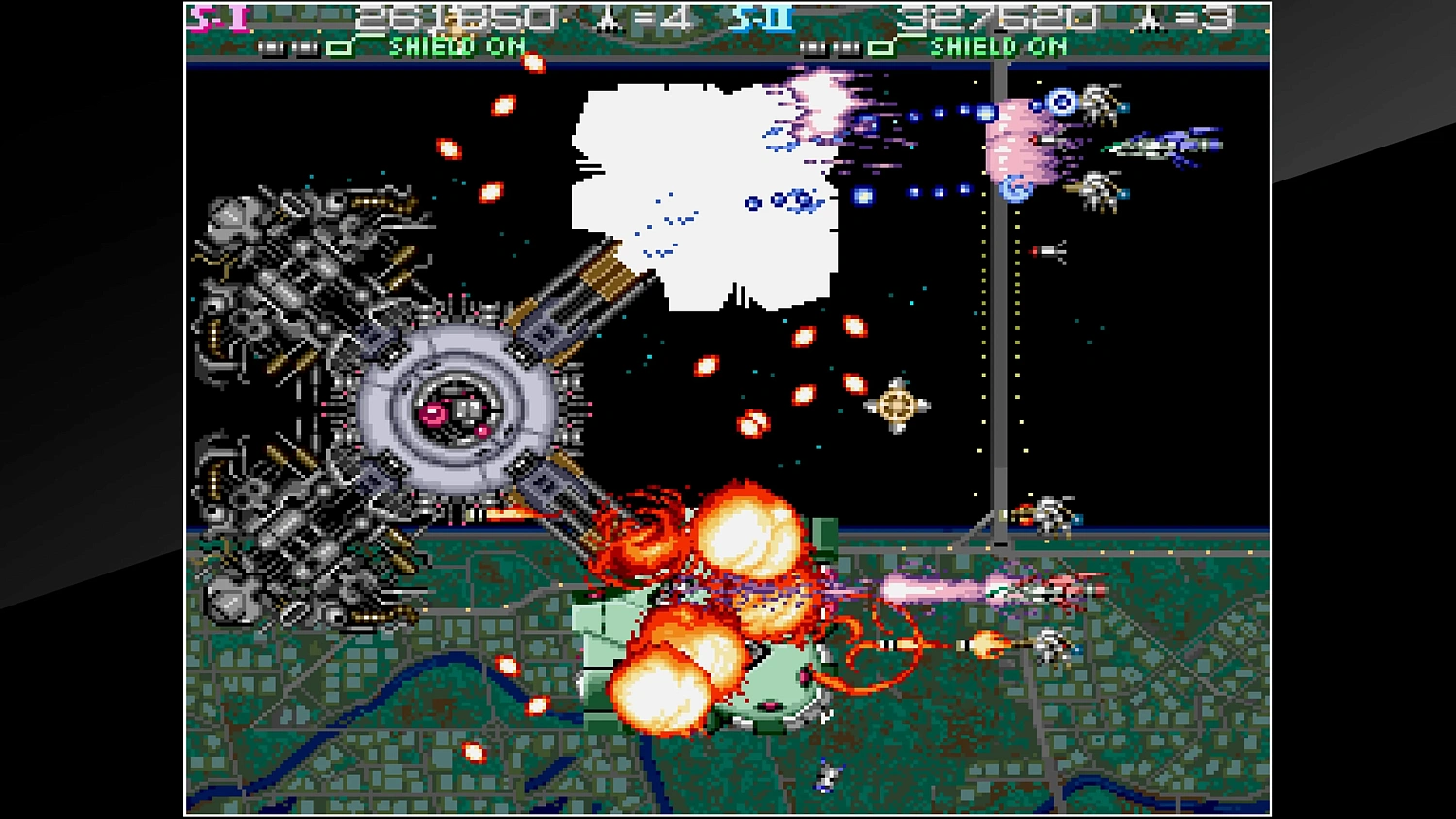Image resolution: width=1456 pixels, height=819 pixels.
Task: Toggle player 1's SHIELD ON indicator
Action: pyautogui.click(x=456, y=47)
